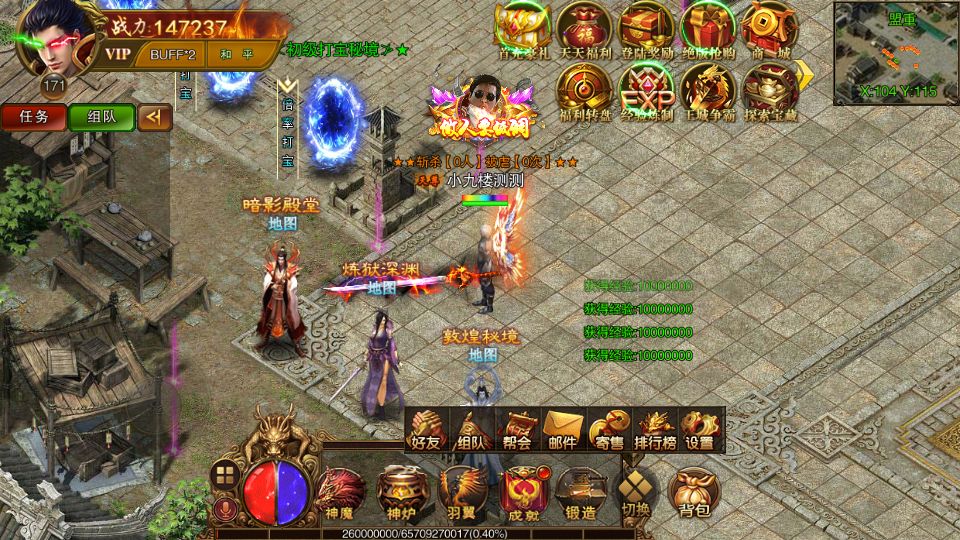Open the 首充豪礼 first-recharge gift
This screenshot has height=540, width=960.
(524, 30)
